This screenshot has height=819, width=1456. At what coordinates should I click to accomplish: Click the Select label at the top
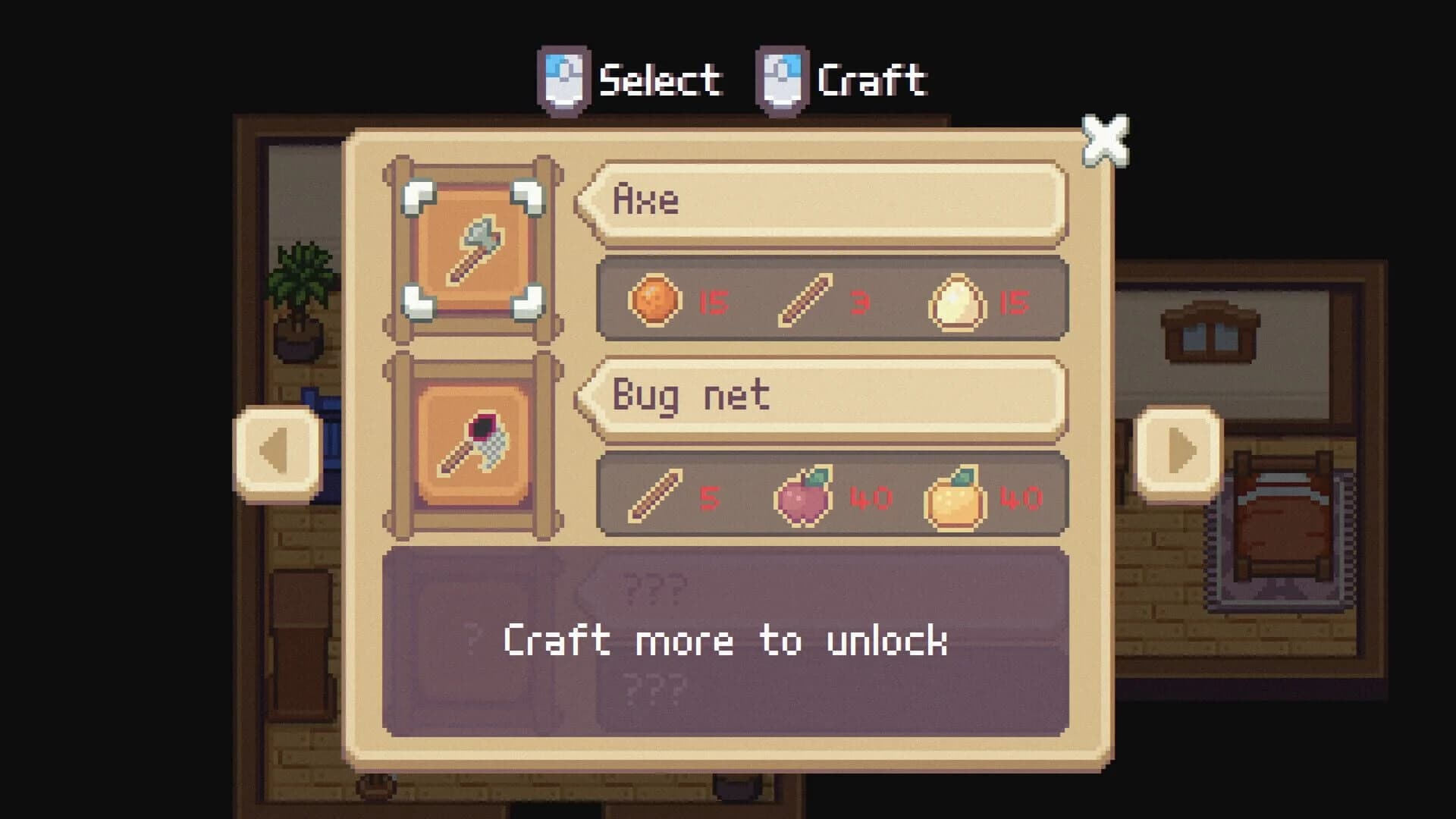(660, 78)
